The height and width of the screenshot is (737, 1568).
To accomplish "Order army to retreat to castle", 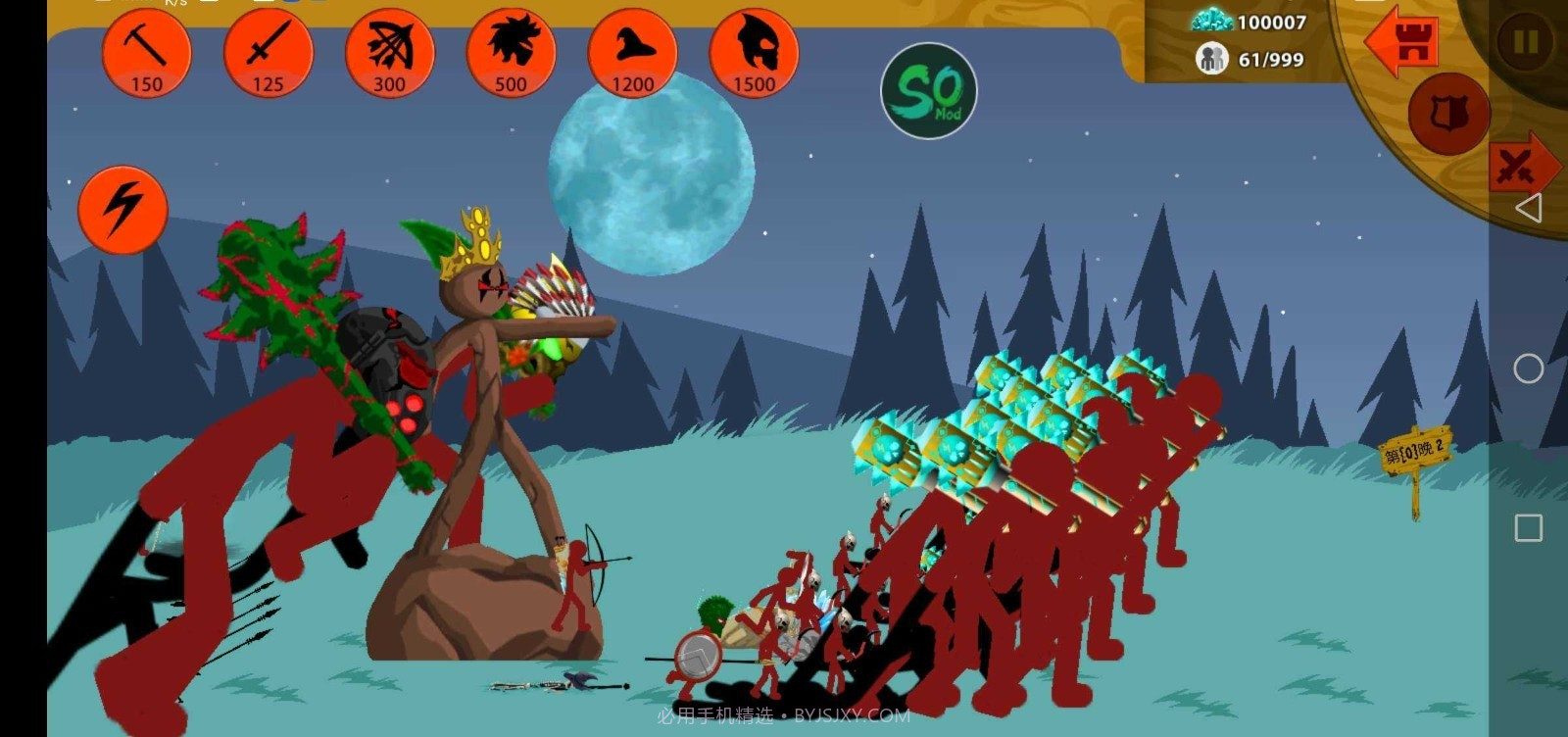I will 1404,42.
